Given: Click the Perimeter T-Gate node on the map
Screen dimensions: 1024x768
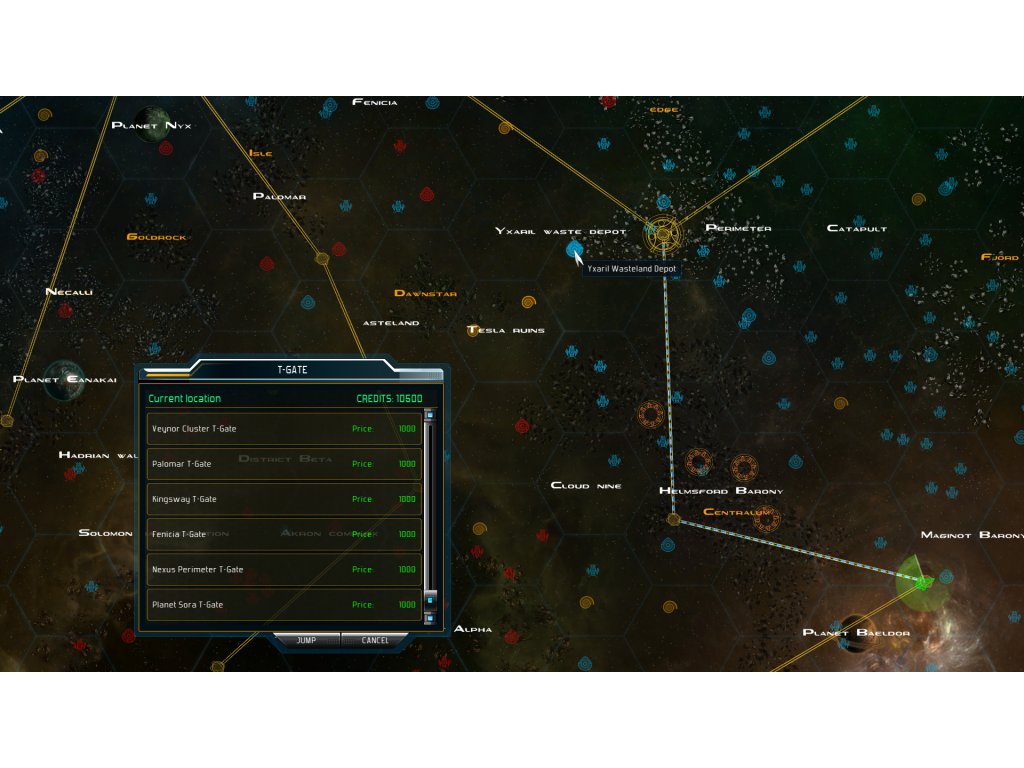Looking at the screenshot, I should click(x=662, y=236).
